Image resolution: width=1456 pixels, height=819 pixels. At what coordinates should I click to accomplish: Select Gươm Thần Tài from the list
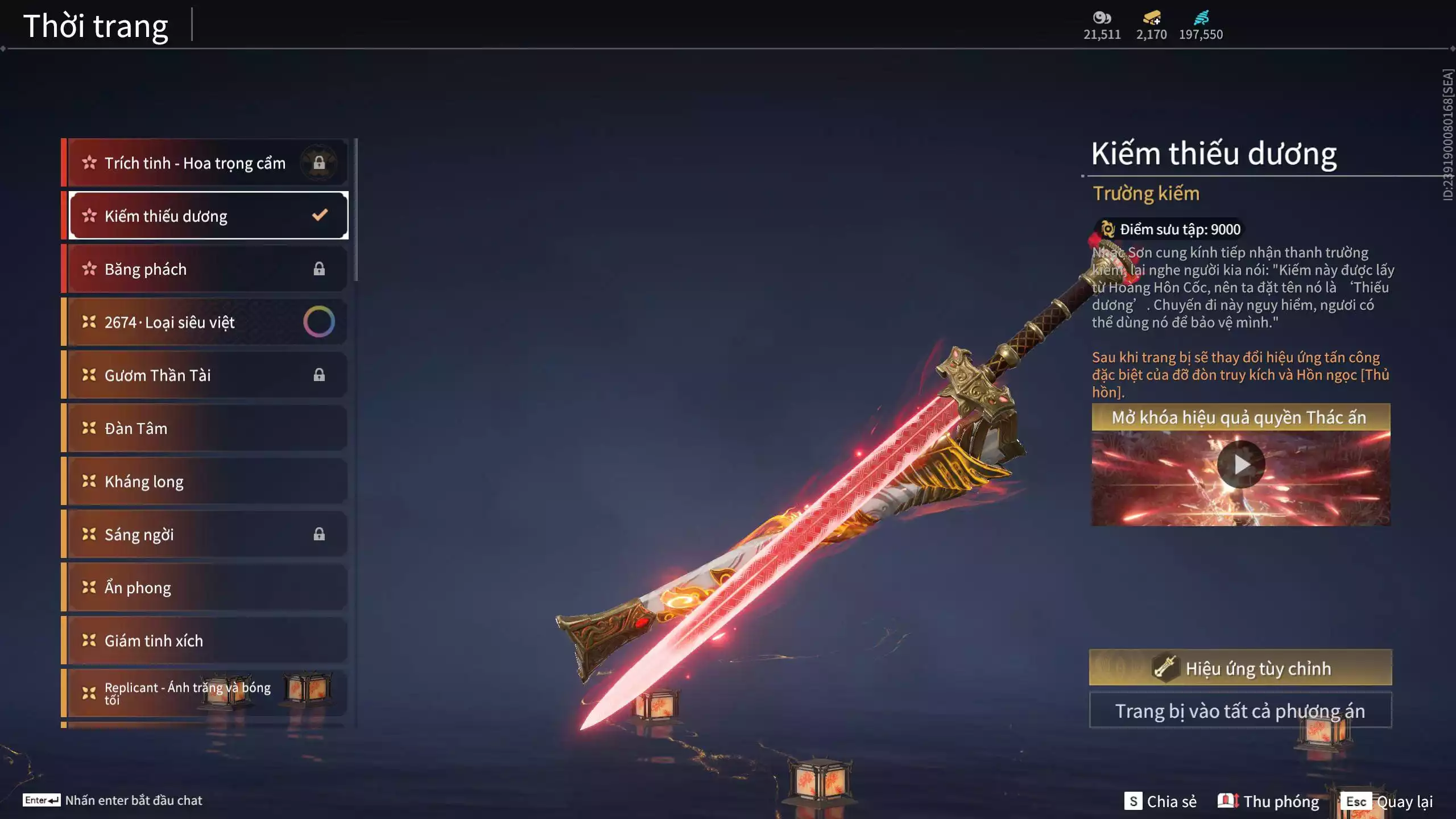coord(205,375)
